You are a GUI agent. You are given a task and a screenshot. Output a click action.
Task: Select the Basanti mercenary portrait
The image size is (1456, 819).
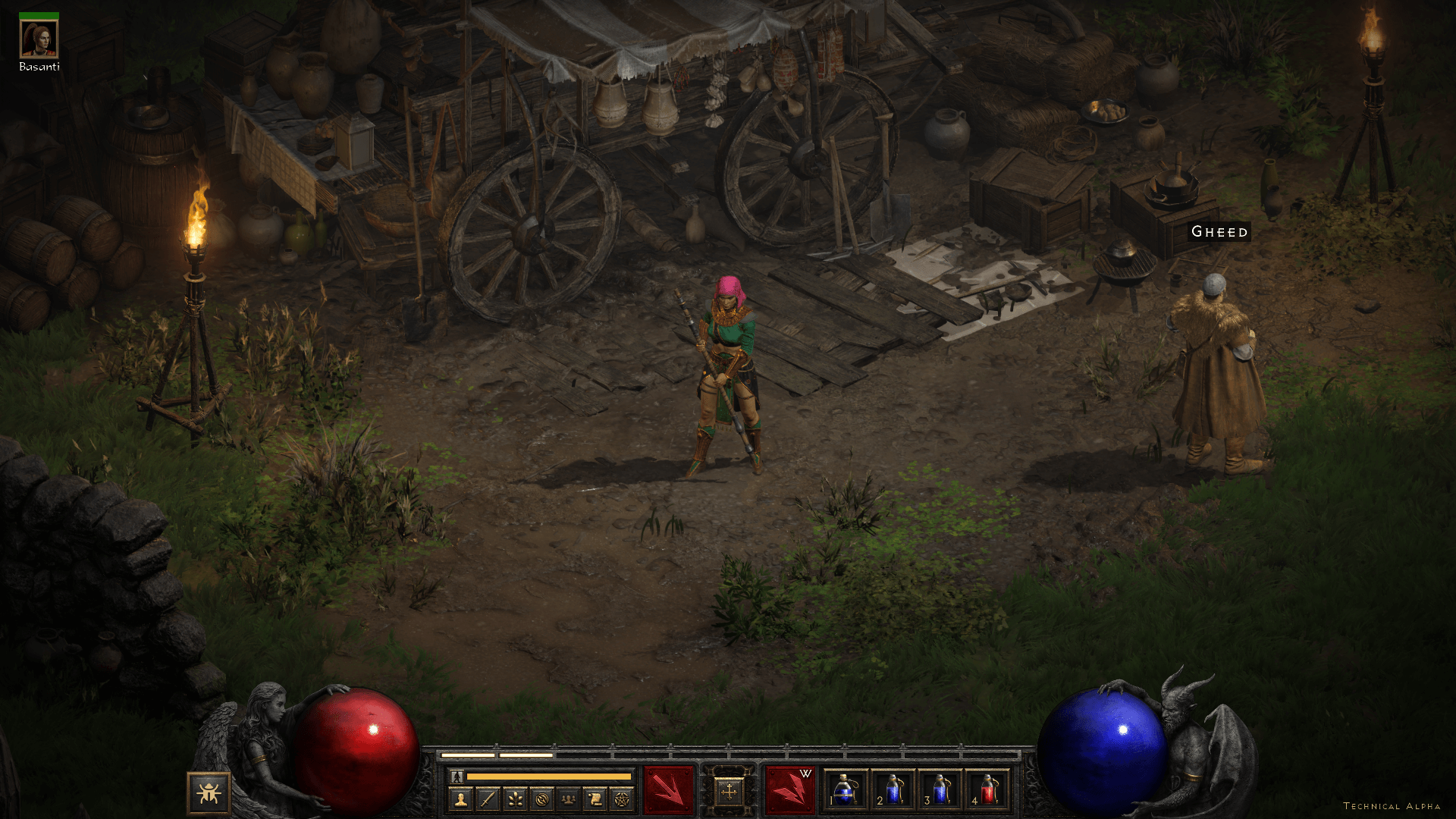coord(39,39)
